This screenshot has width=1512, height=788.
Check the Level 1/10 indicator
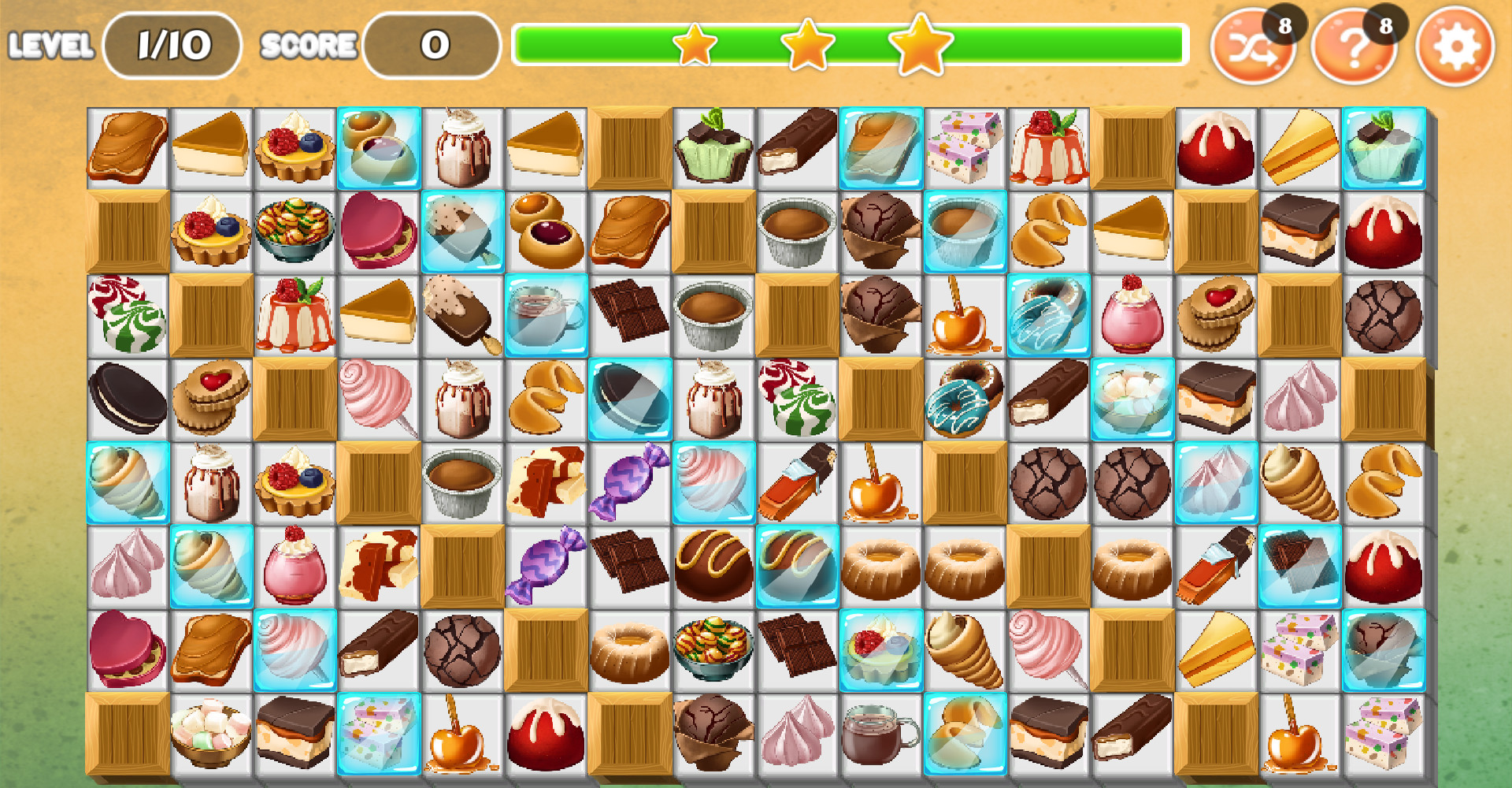point(172,44)
